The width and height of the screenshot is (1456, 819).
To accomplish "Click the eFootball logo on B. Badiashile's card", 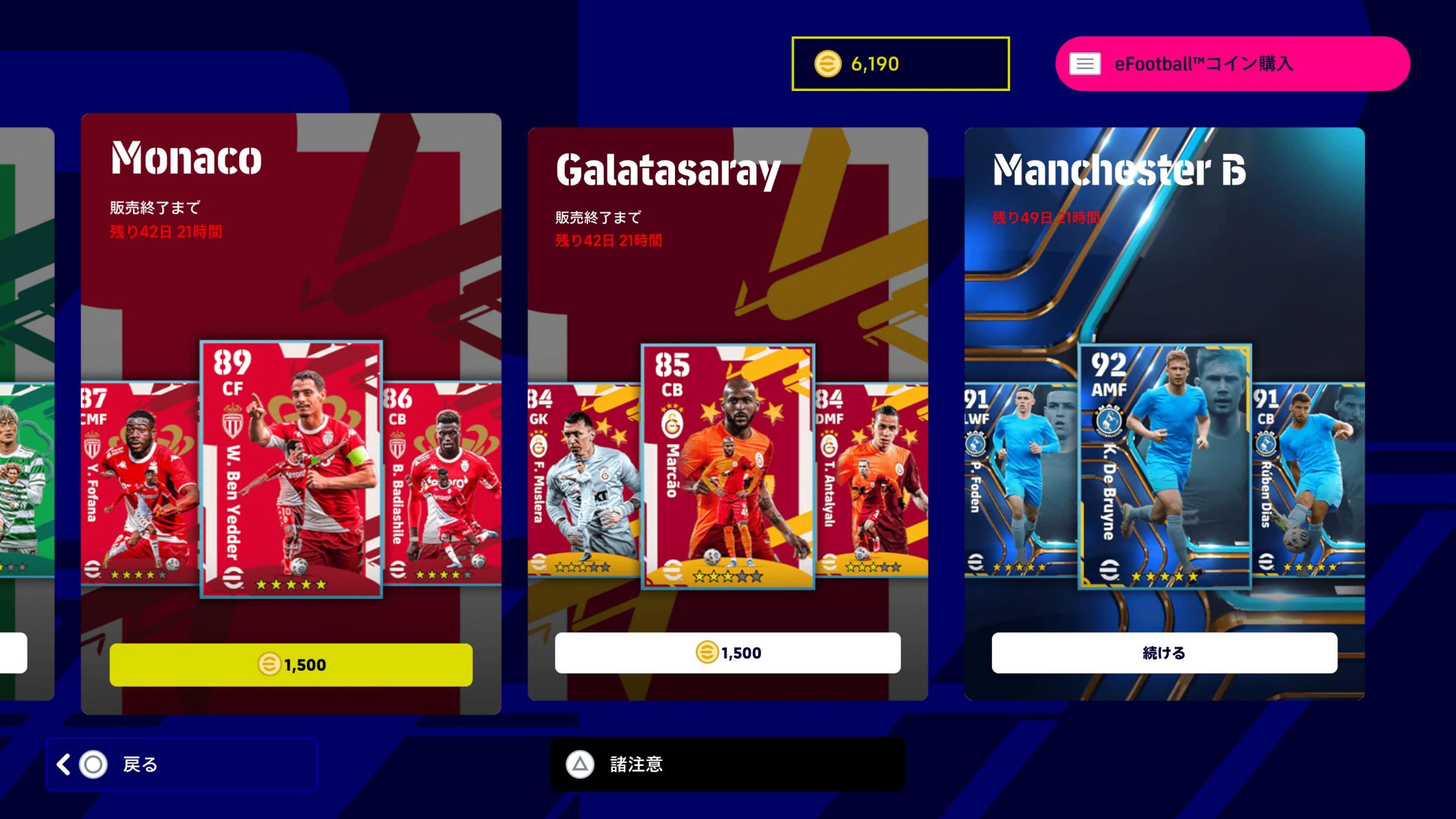I will 398,568.
